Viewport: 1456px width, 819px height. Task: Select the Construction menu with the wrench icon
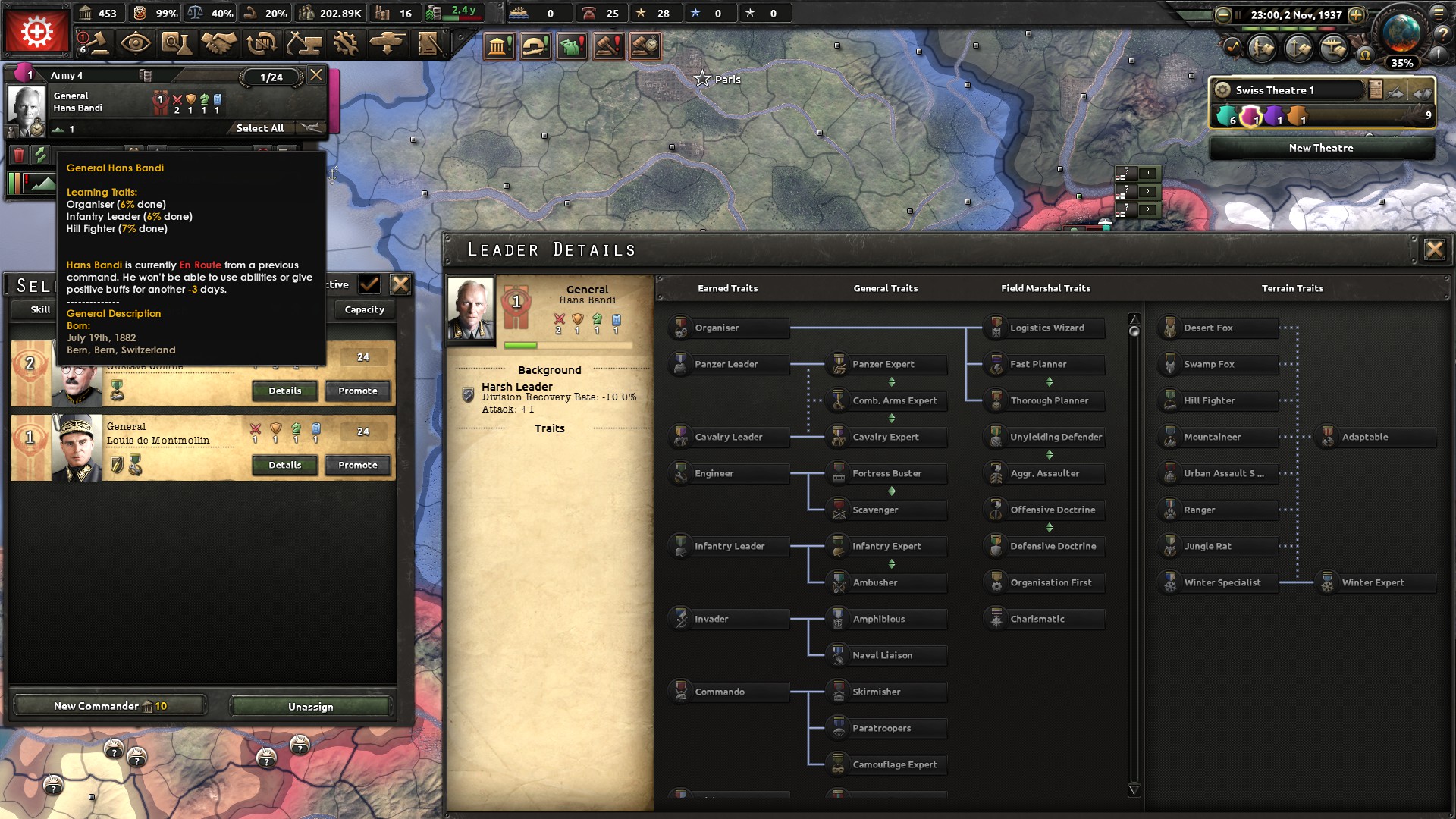(345, 44)
